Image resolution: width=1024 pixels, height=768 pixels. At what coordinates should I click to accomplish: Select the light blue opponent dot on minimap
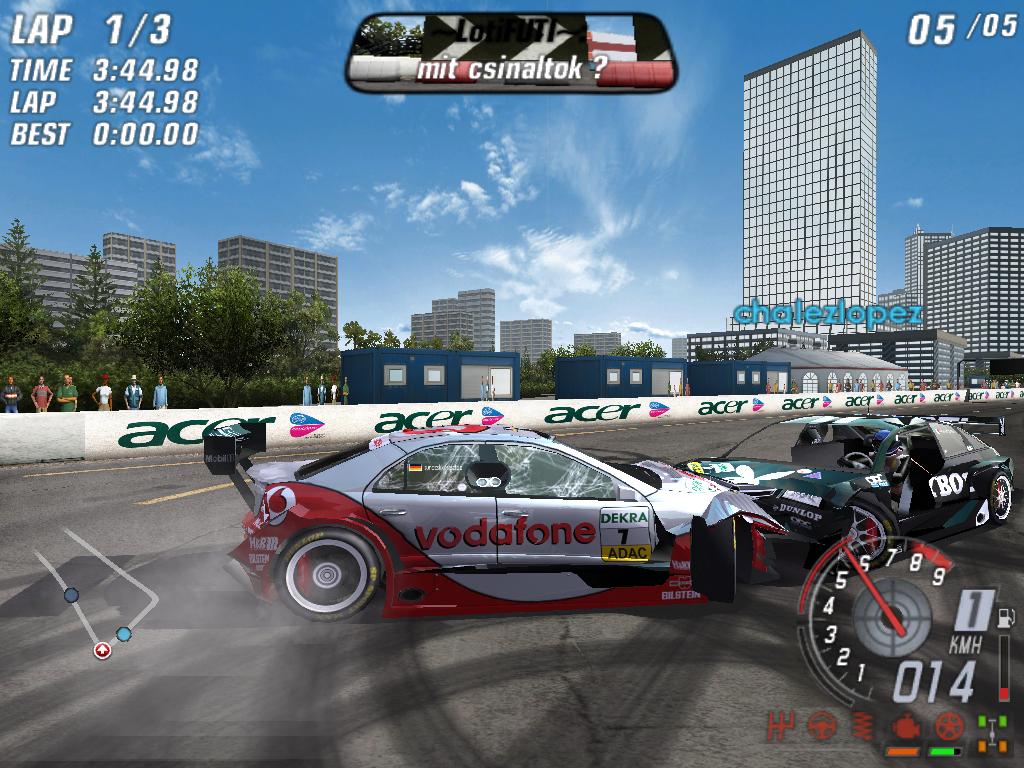tap(124, 634)
